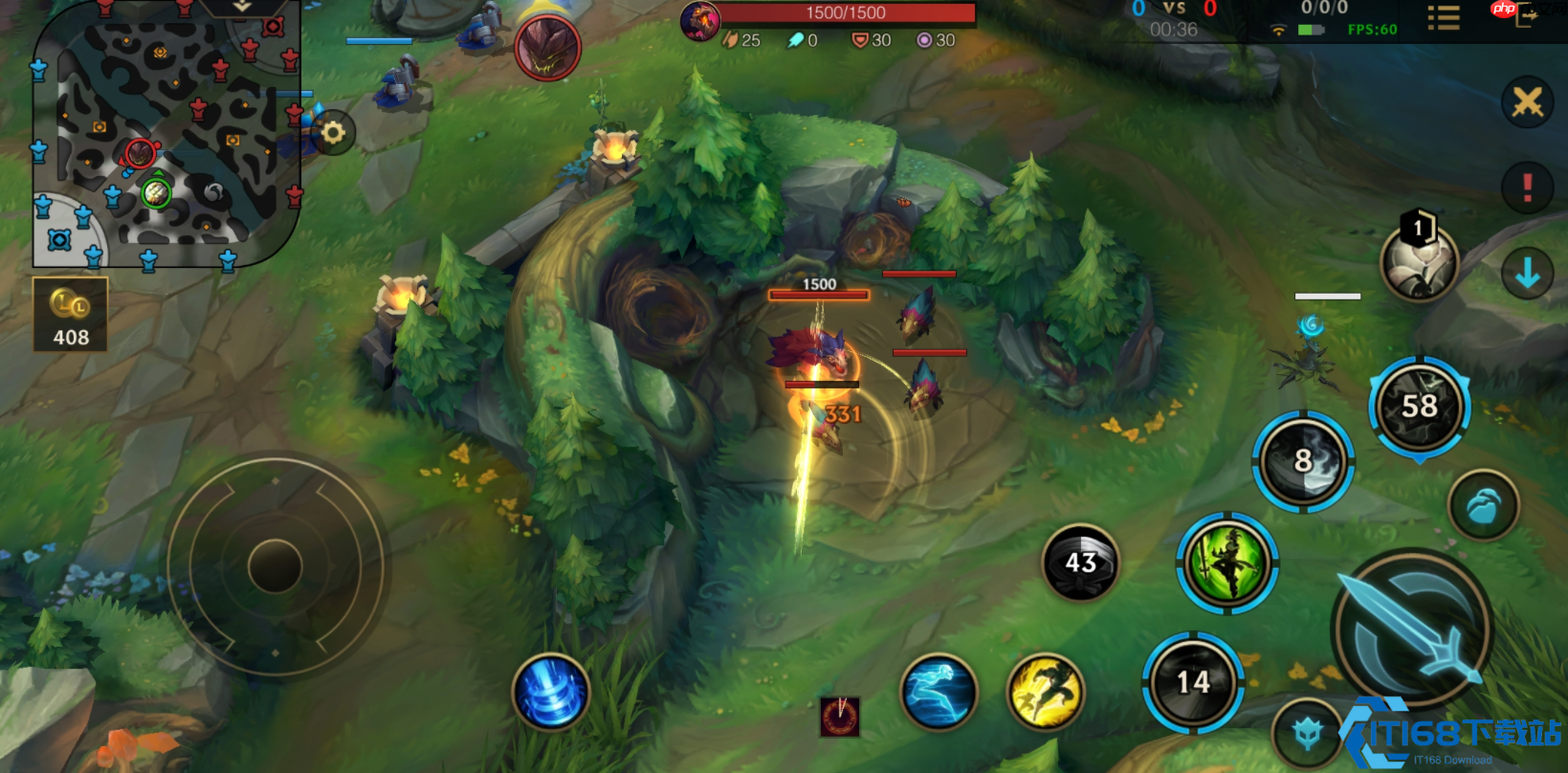Viewport: 1568px width, 773px height.
Task: Cast the yellow Flash summoner spell
Action: click(1045, 692)
